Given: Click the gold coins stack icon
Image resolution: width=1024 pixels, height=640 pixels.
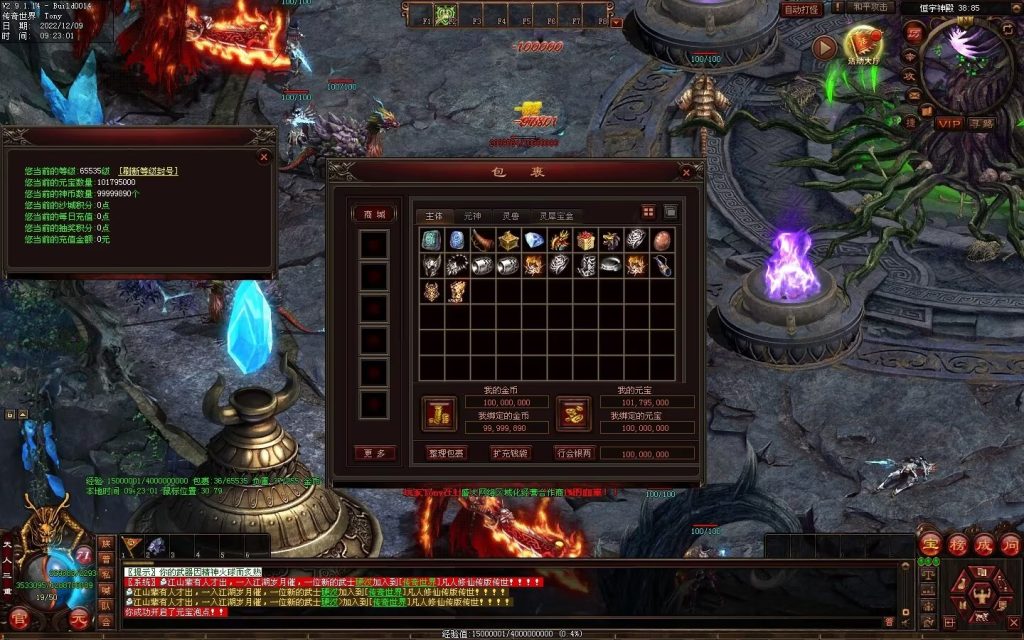Looking at the screenshot, I should [439, 413].
